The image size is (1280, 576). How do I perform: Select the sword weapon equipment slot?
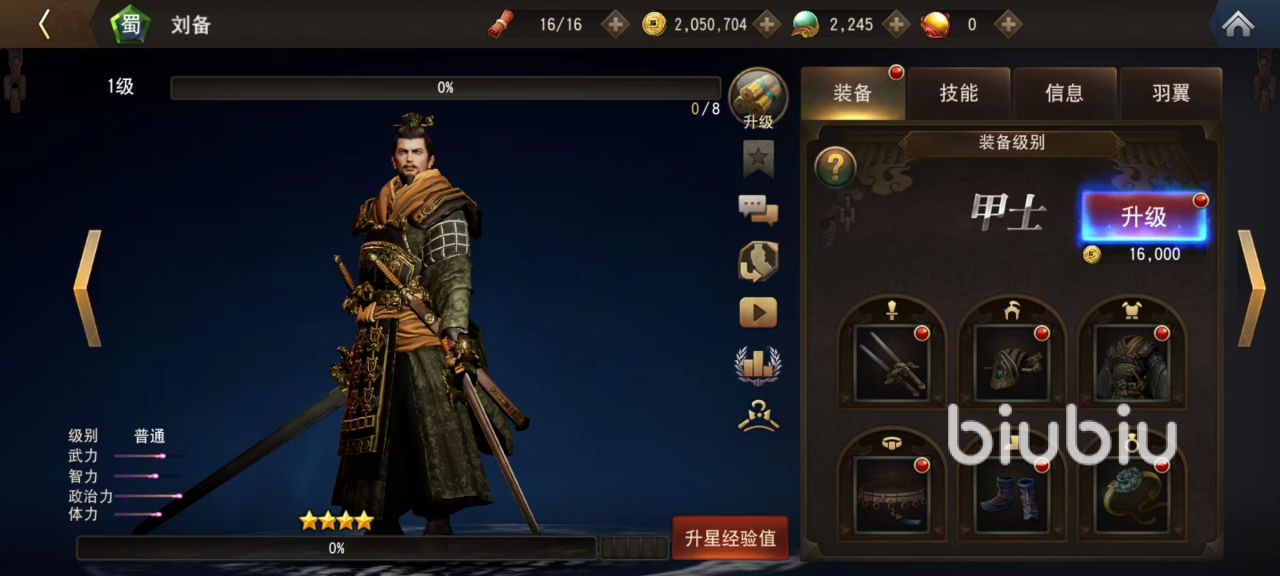pyautogui.click(x=892, y=361)
